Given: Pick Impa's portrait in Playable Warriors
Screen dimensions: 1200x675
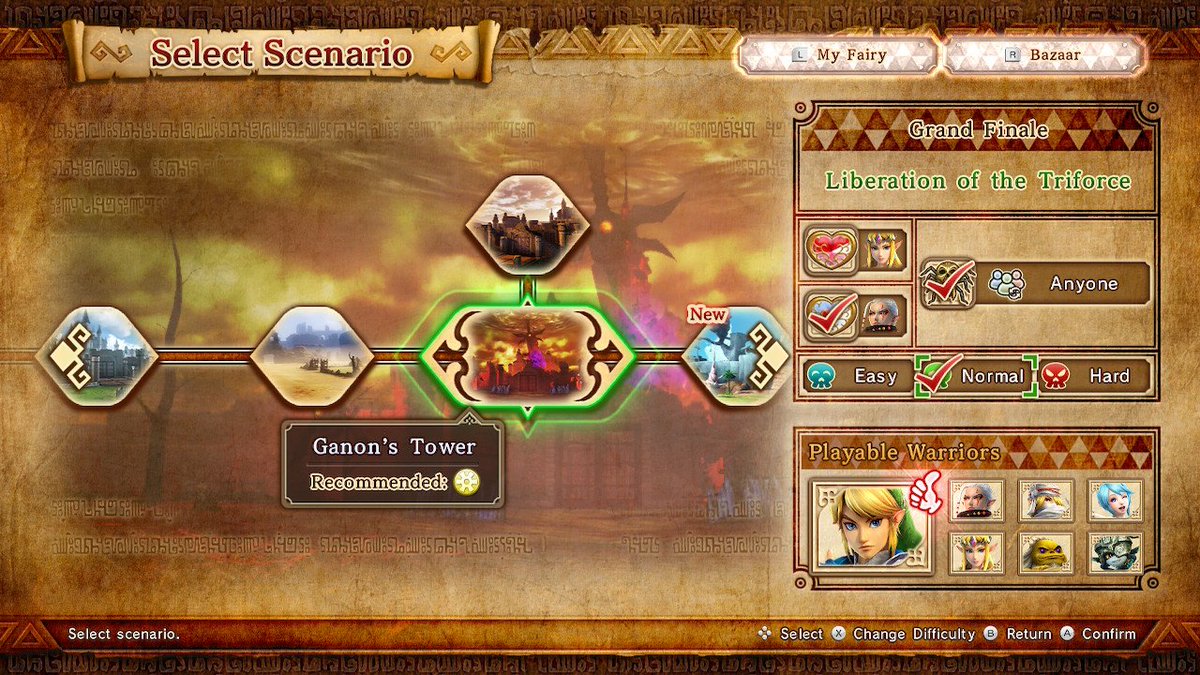Looking at the screenshot, I should tap(976, 499).
